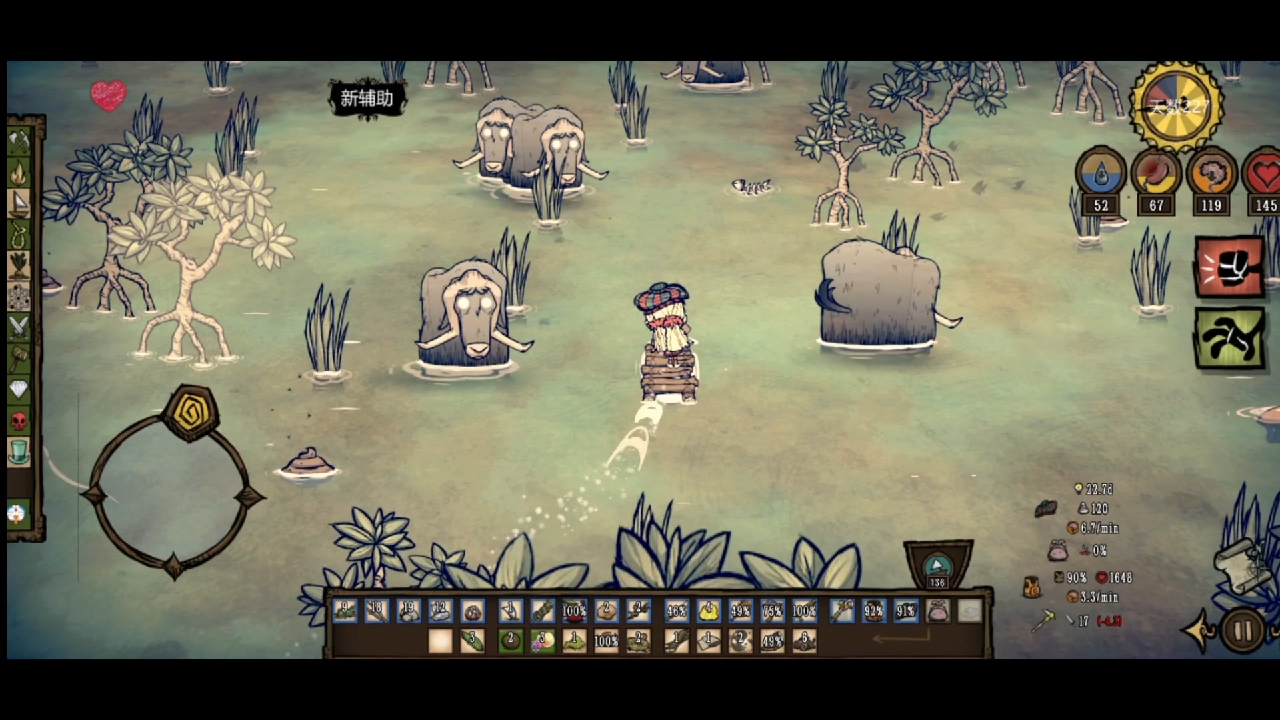Tap the virtual joystick's top spiral knob
The height and width of the screenshot is (720, 1280).
tap(190, 411)
